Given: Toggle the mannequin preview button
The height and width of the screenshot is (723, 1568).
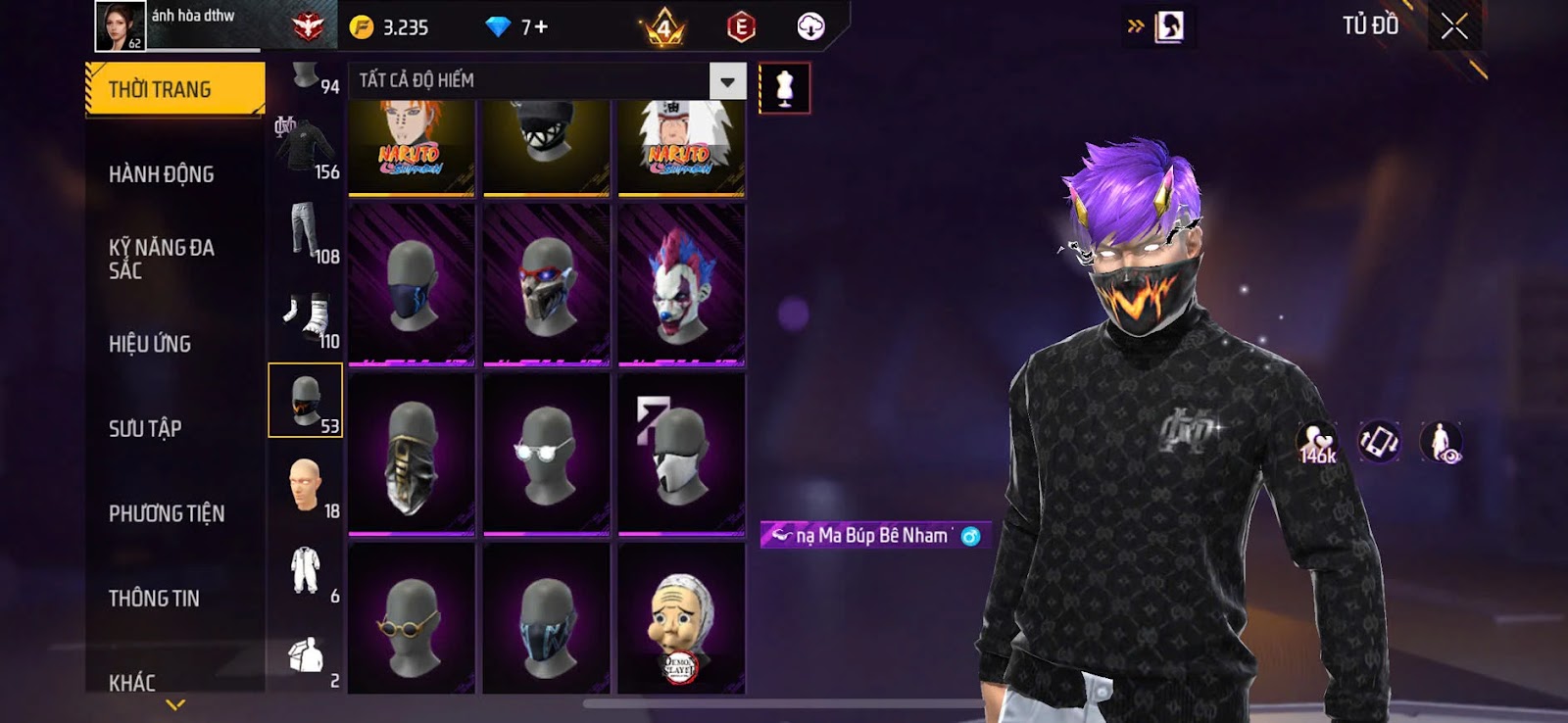Looking at the screenshot, I should pyautogui.click(x=784, y=88).
